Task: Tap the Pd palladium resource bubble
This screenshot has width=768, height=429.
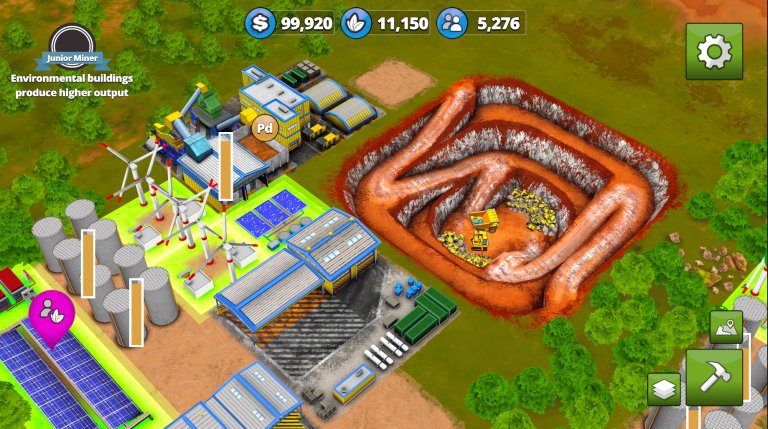Action: (265, 127)
